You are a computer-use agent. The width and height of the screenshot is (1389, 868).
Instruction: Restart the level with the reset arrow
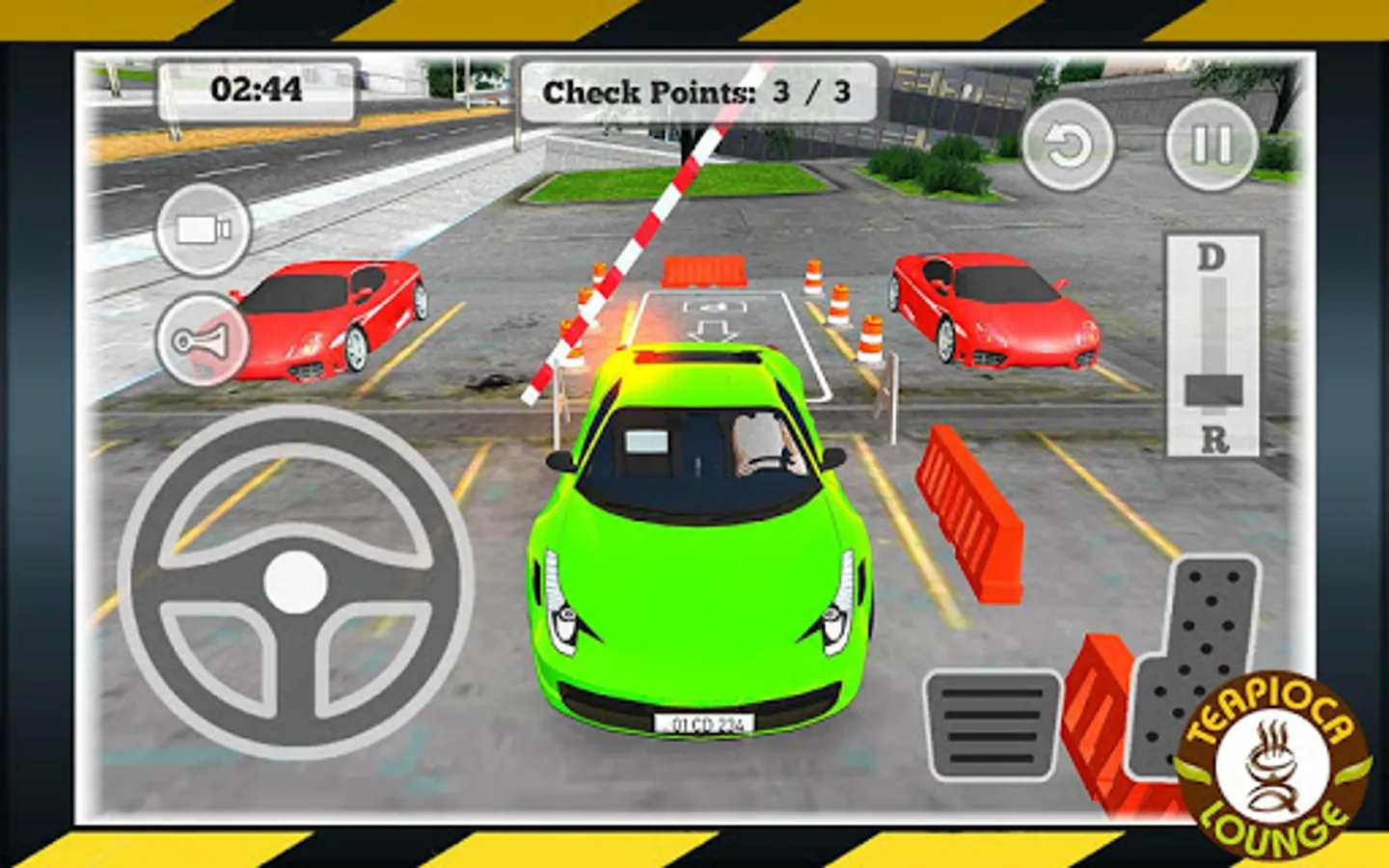click(1067, 145)
